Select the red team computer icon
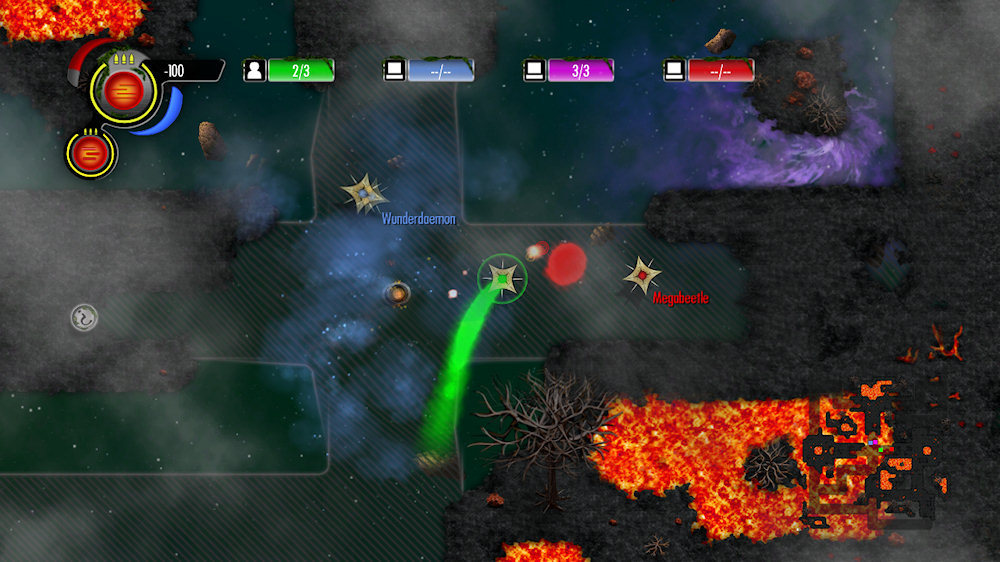The width and height of the screenshot is (1000, 562). [x=675, y=70]
